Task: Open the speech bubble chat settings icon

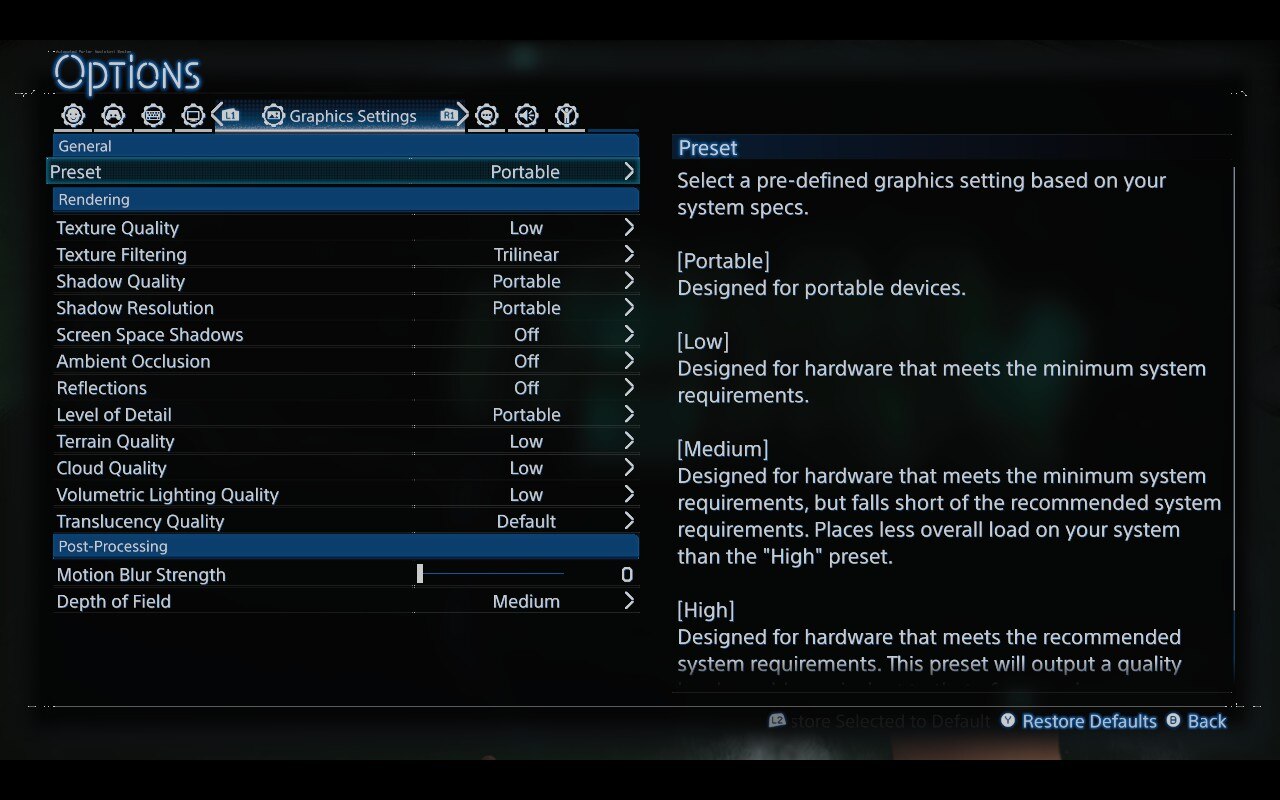Action: coord(486,115)
